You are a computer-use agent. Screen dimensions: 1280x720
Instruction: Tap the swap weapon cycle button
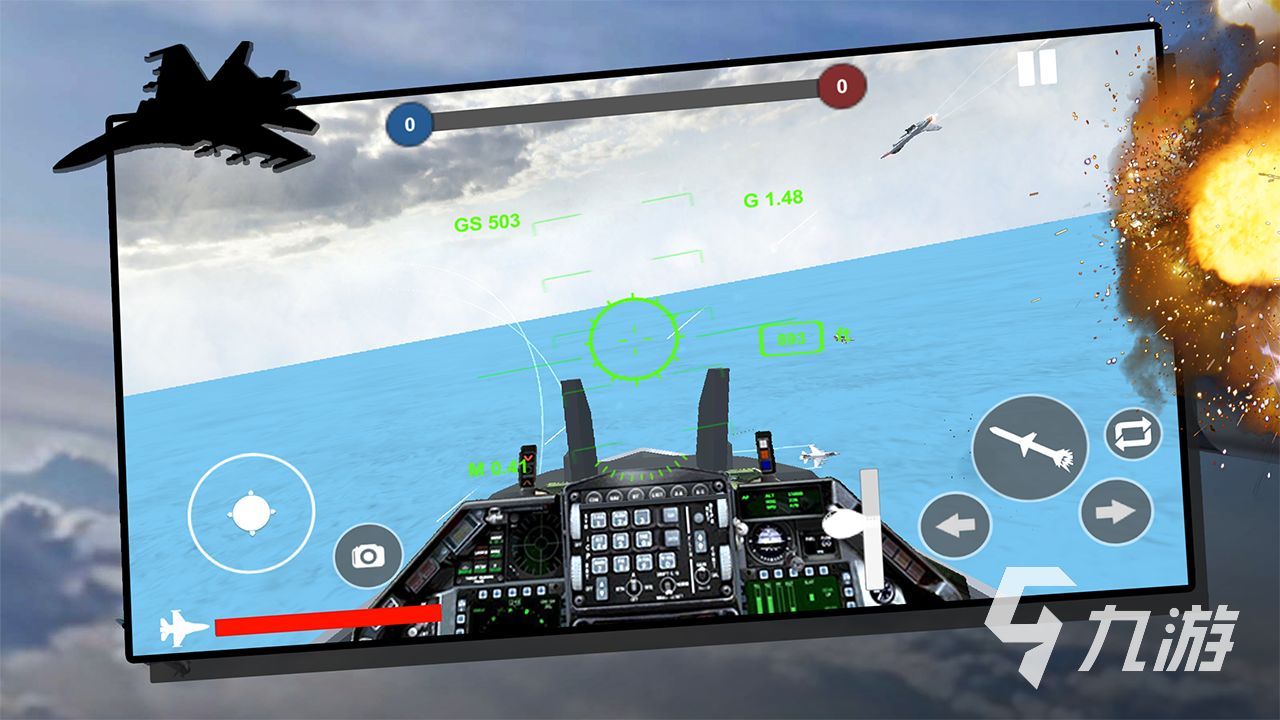(1133, 434)
